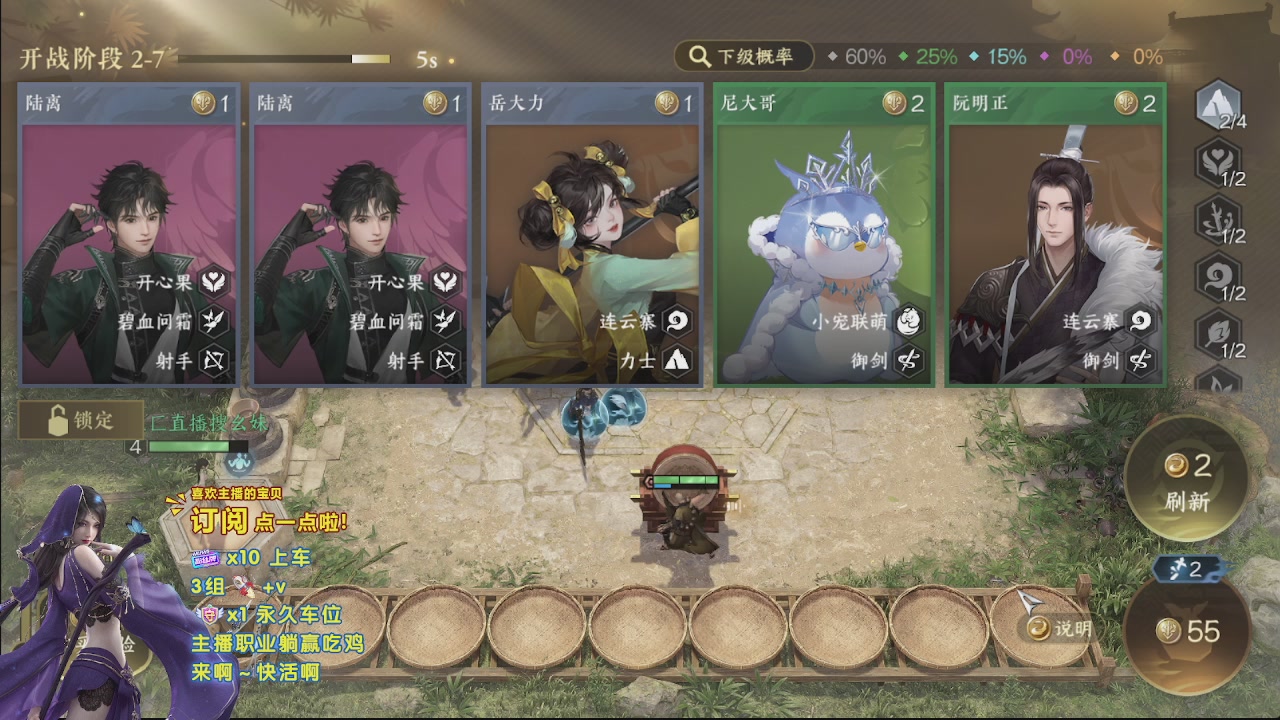Select the 小宠联萌 trait icon on 尼大哥's card
1280x720 pixels.
pyautogui.click(x=908, y=323)
